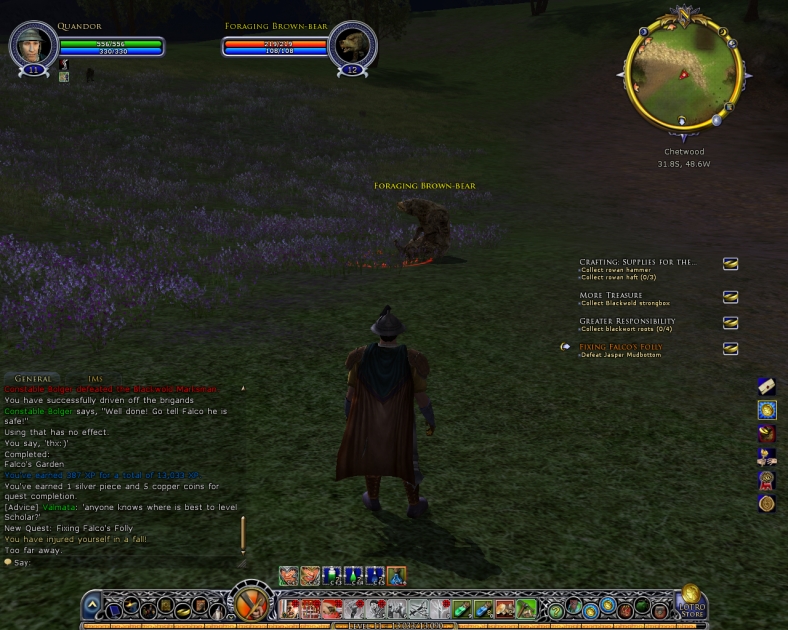
Task: Expand the main menu arrow button
Action: tap(92, 605)
